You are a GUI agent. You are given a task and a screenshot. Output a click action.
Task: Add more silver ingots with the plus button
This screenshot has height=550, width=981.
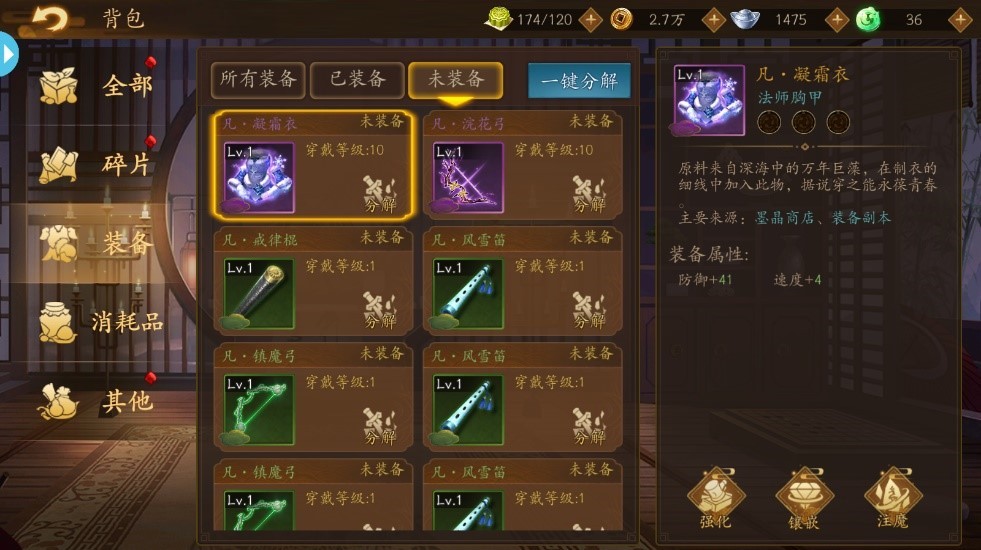click(x=832, y=19)
